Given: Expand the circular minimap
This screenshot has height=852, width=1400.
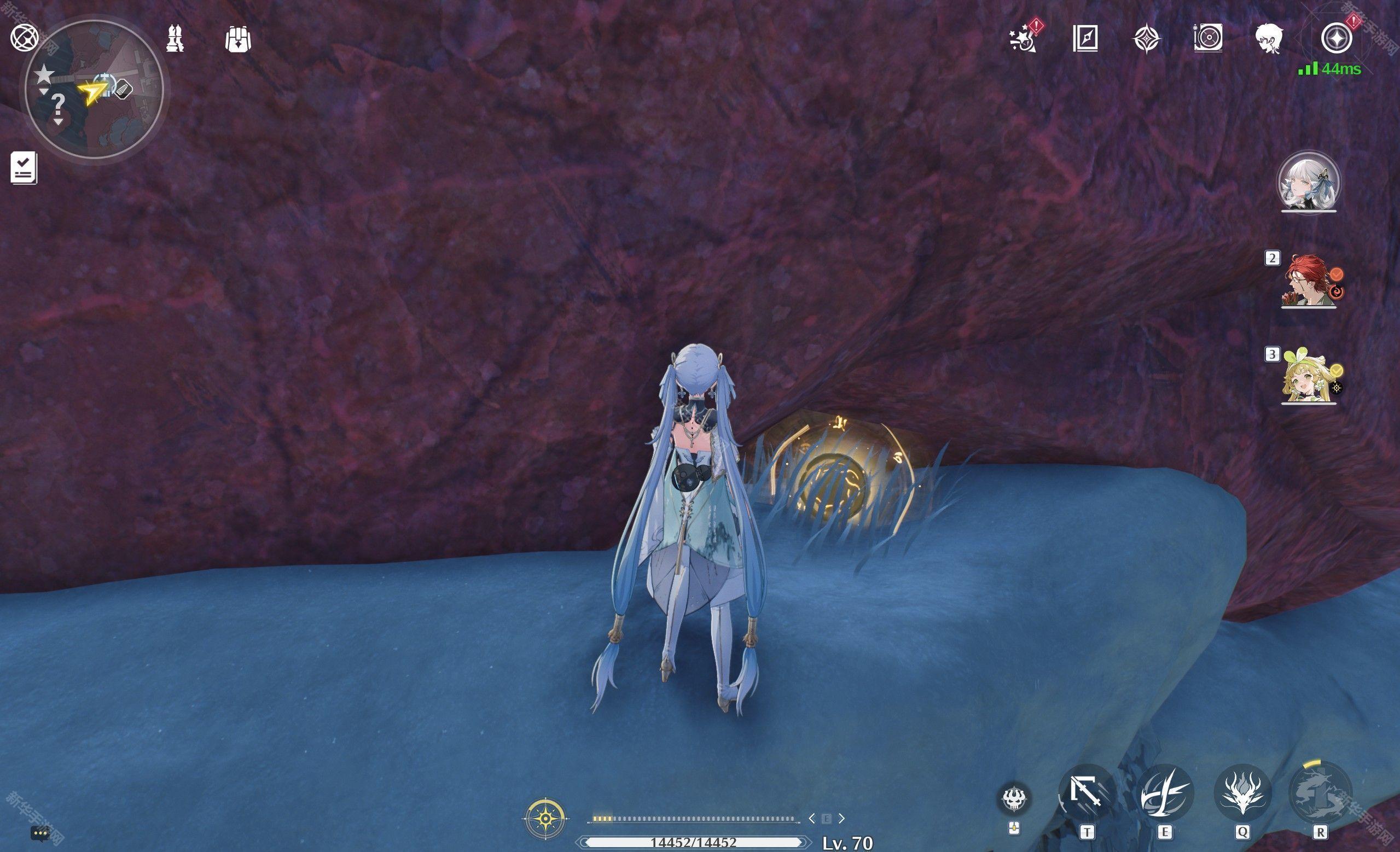Looking at the screenshot, I should pos(94,90).
